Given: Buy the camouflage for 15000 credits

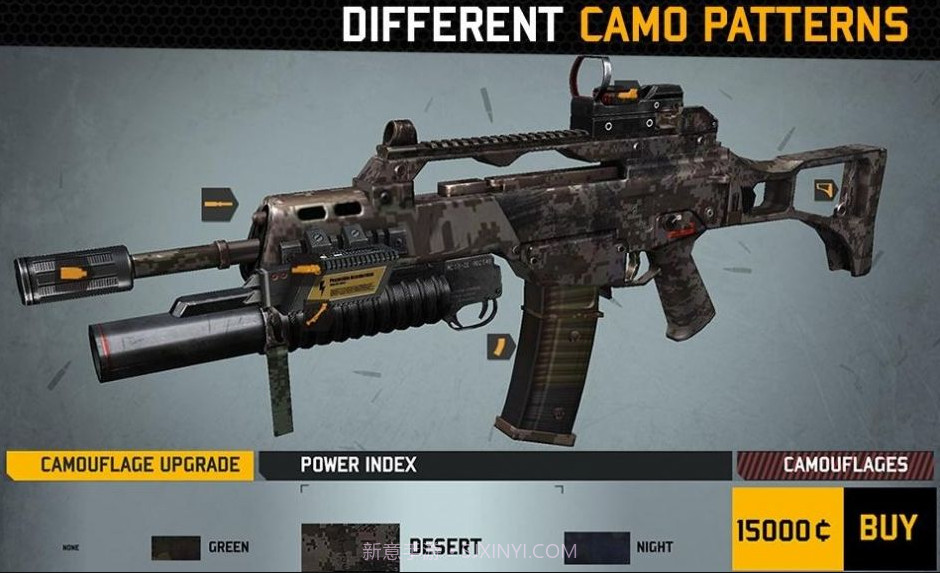Looking at the screenshot, I should click(888, 528).
